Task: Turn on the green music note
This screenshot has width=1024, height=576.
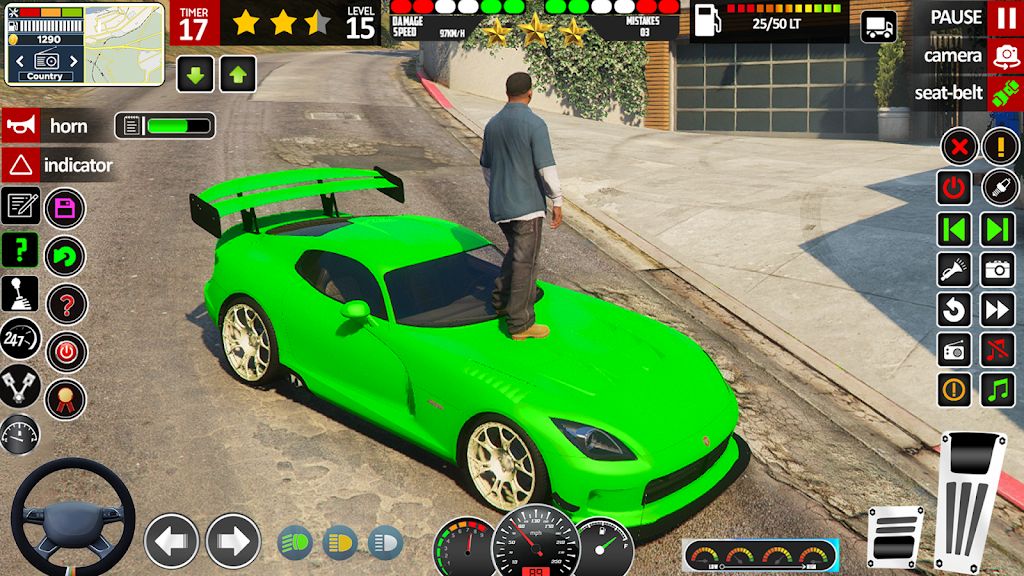Action: [x=998, y=389]
